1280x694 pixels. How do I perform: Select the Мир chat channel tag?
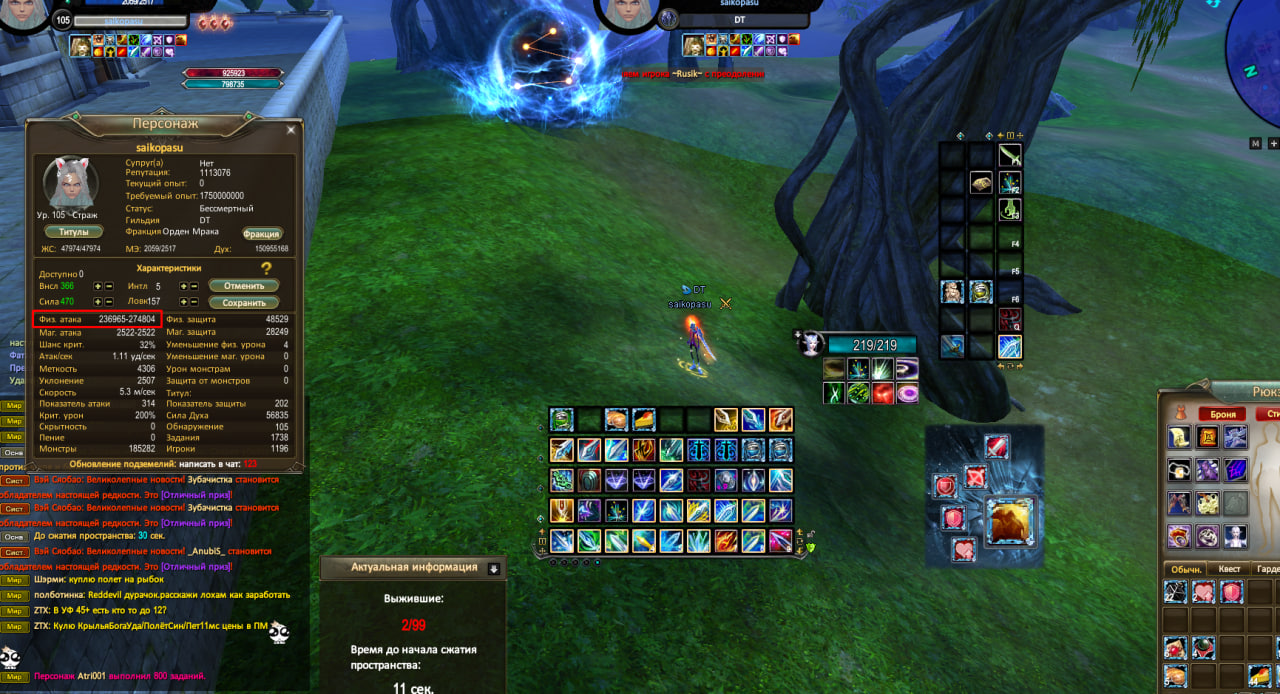[x=14, y=407]
